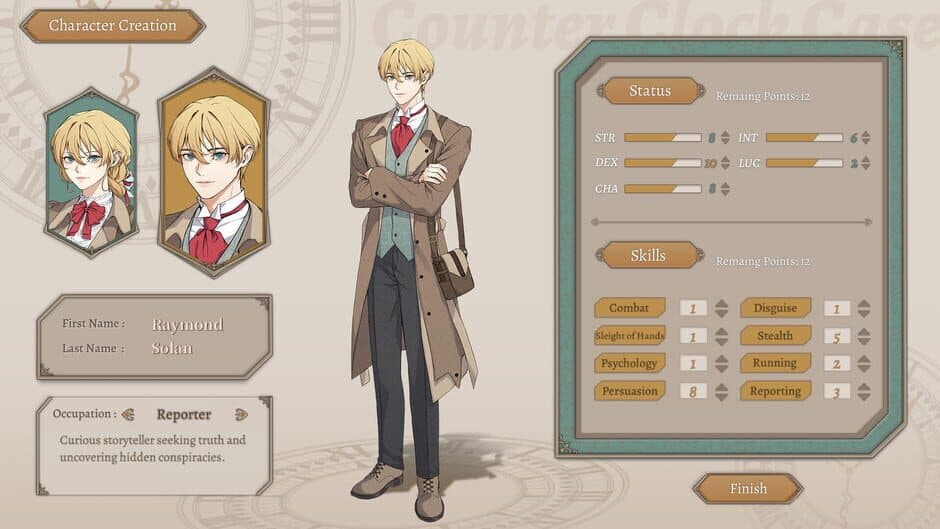Change the Reporting skill stepper

click(x=864, y=391)
